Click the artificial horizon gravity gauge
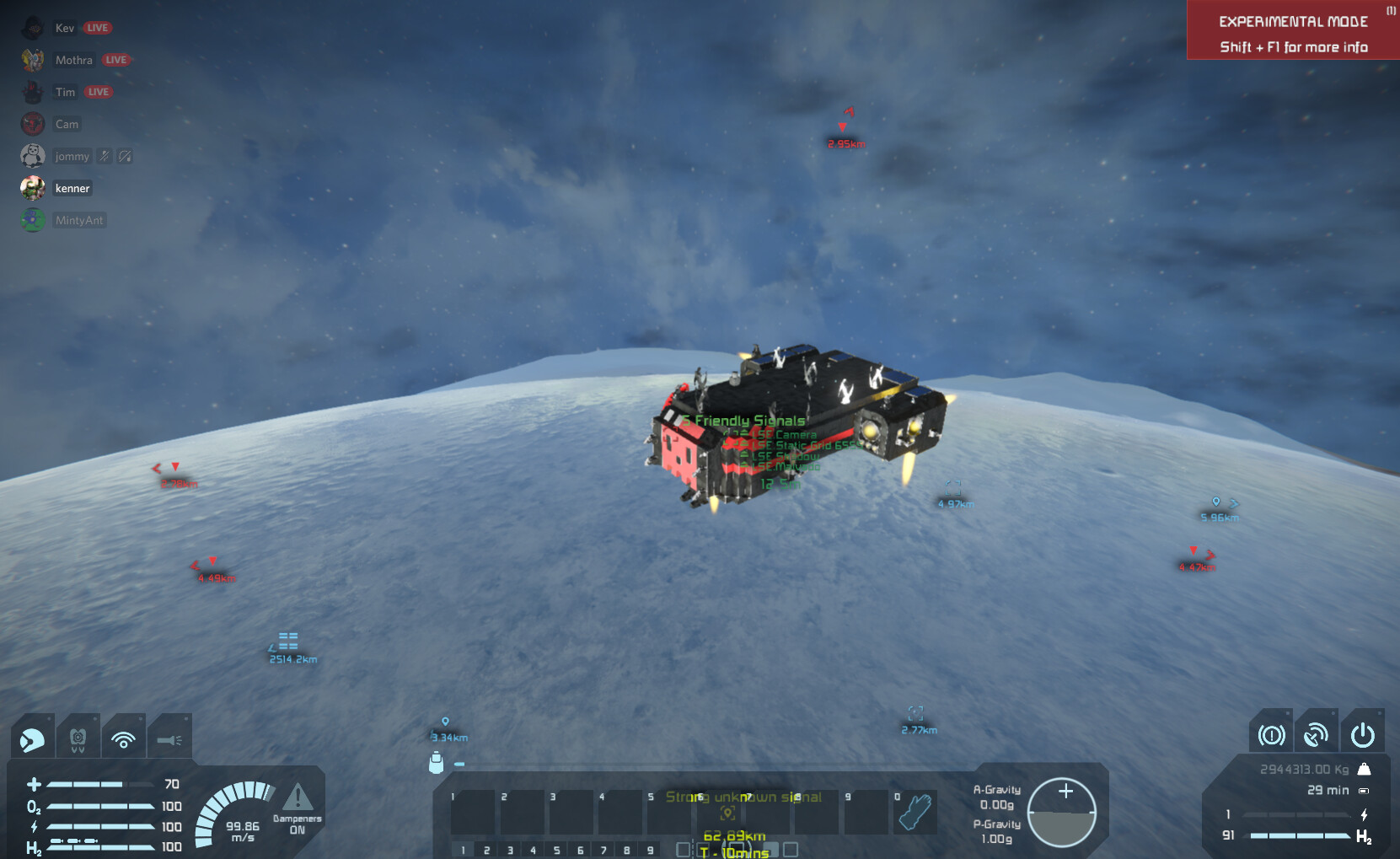 pyautogui.click(x=1062, y=812)
